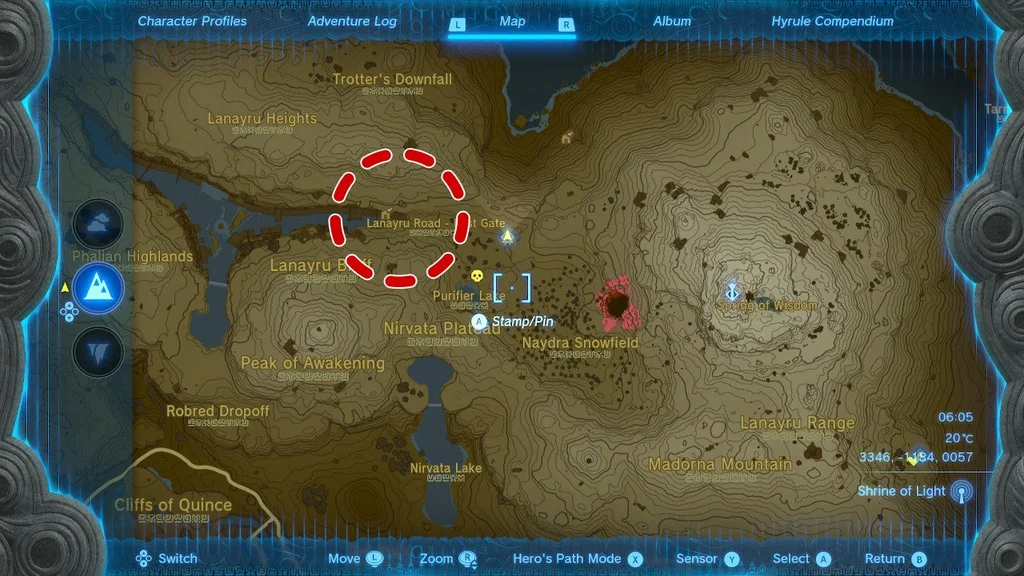Open the Hyrule Compendium tab

click(x=832, y=21)
